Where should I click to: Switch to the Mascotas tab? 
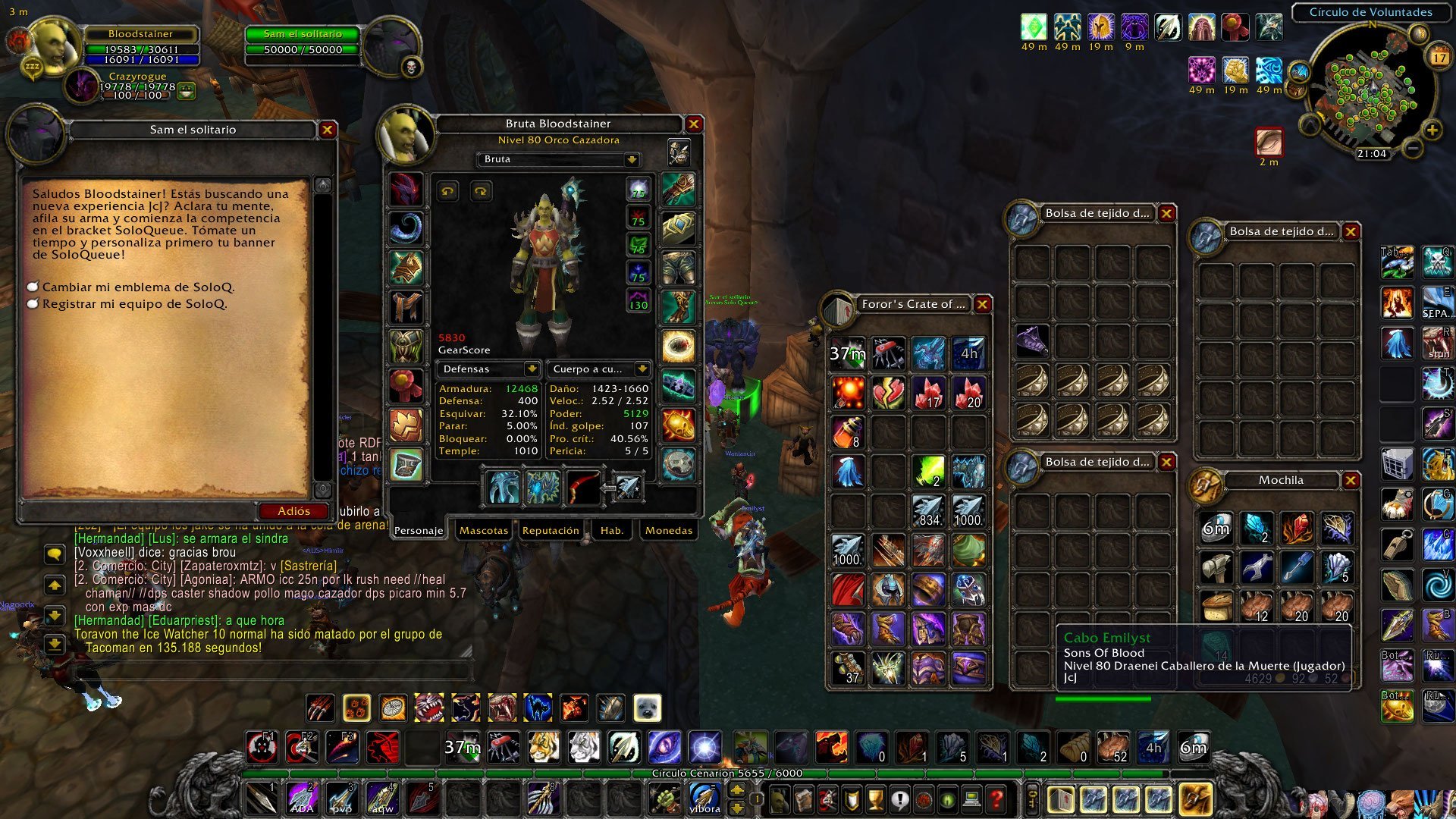tap(483, 530)
